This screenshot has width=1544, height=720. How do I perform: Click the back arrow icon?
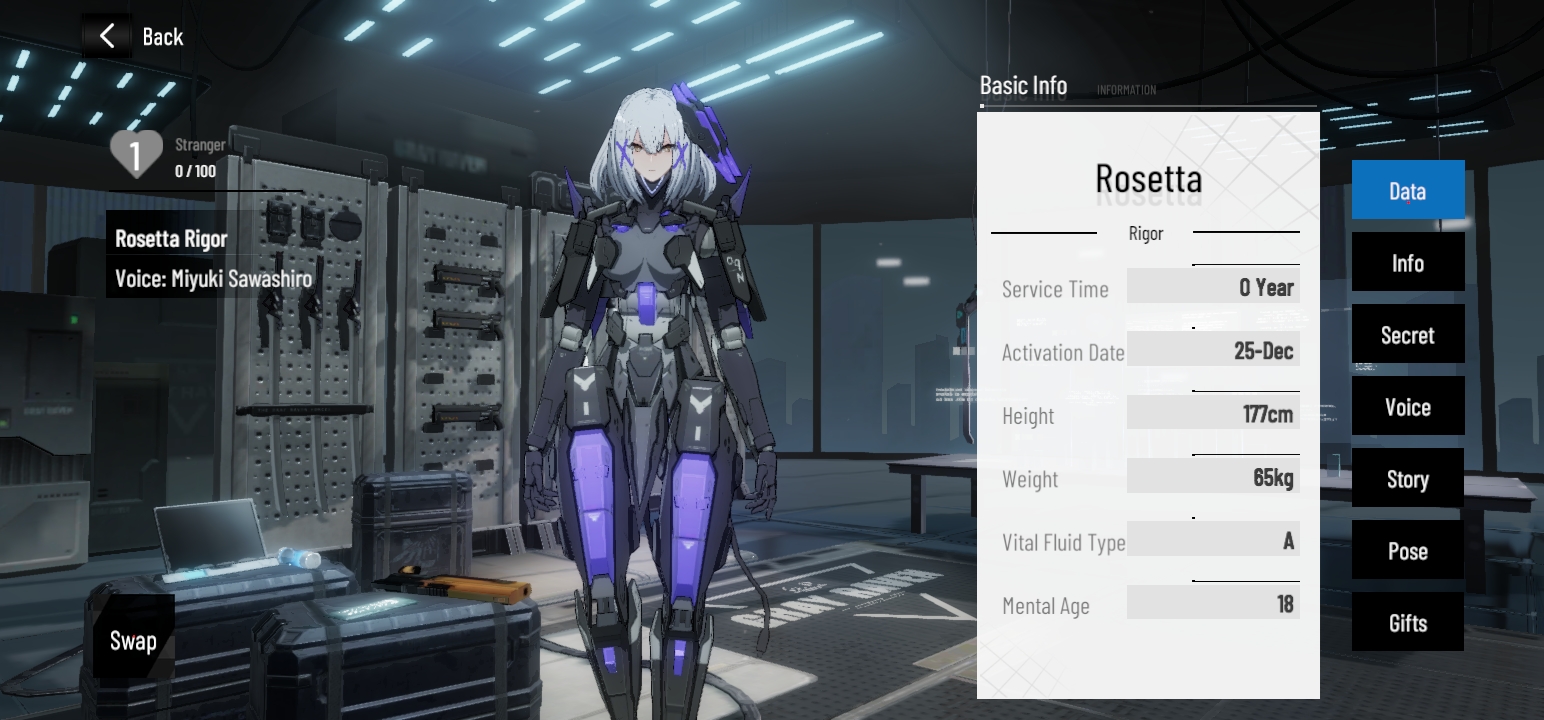pyautogui.click(x=107, y=36)
